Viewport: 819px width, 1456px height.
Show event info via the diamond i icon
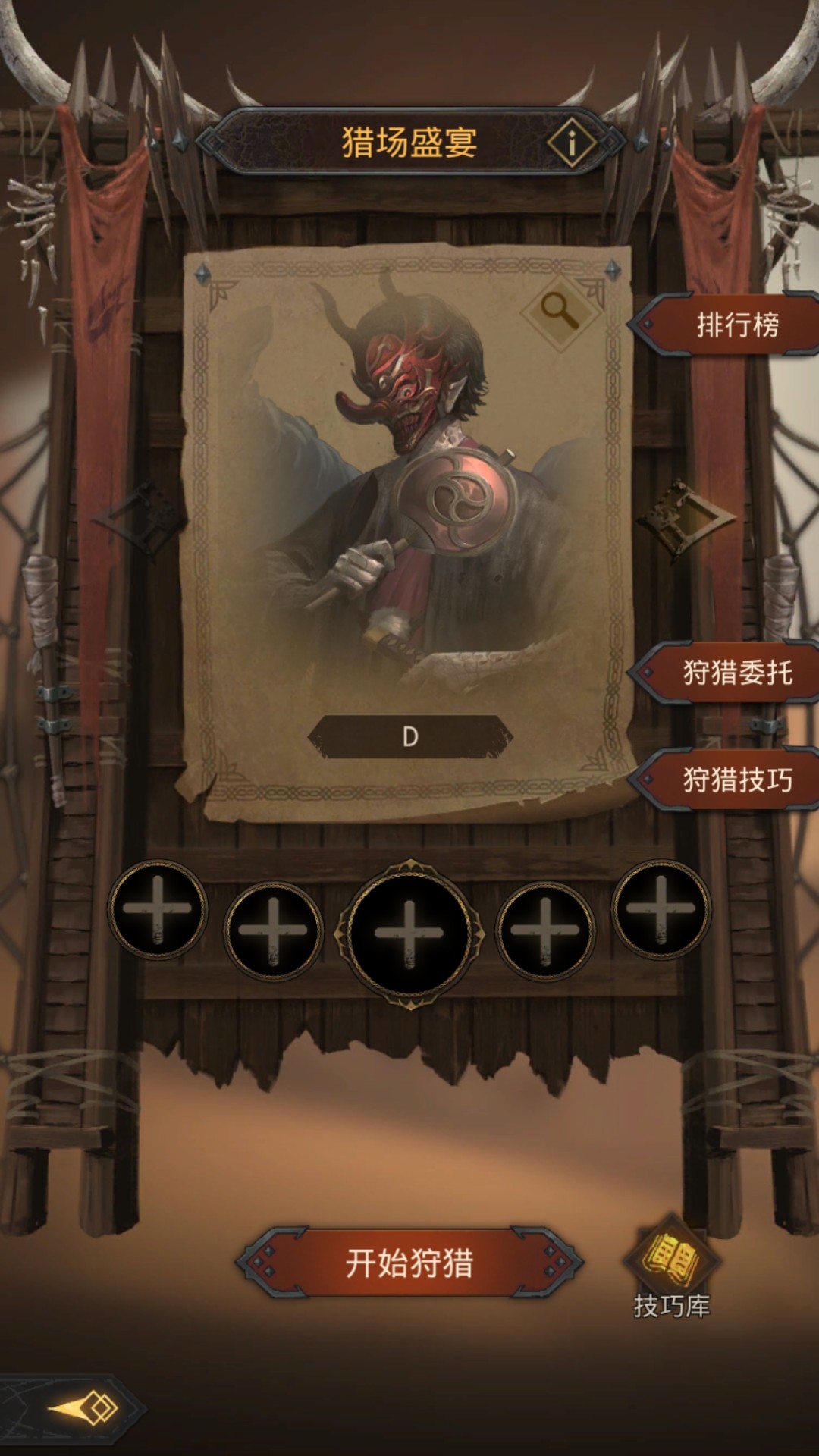(572, 142)
